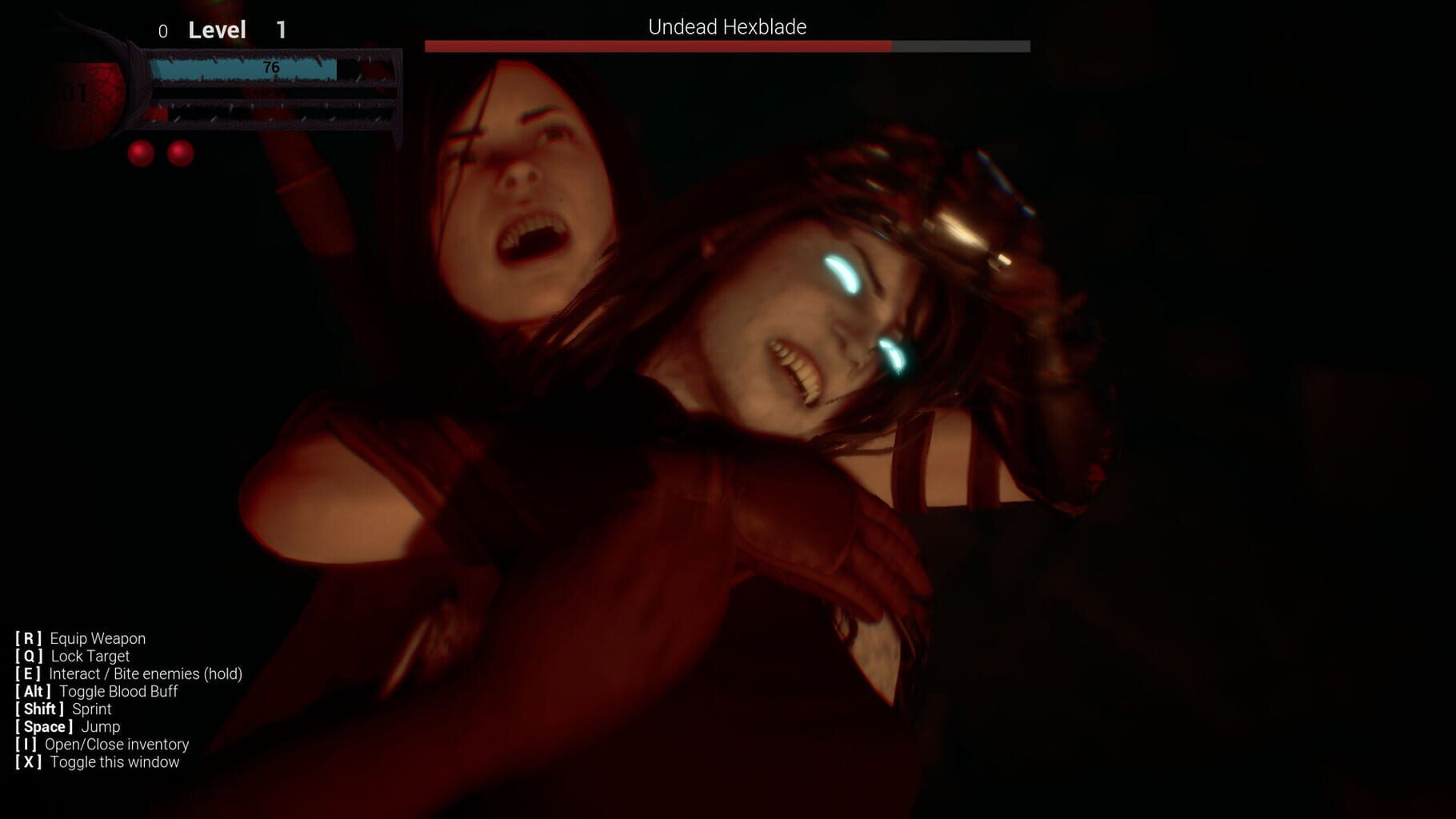
Task: Click the Undead Hexblade boss nameplate
Action: [x=727, y=26]
